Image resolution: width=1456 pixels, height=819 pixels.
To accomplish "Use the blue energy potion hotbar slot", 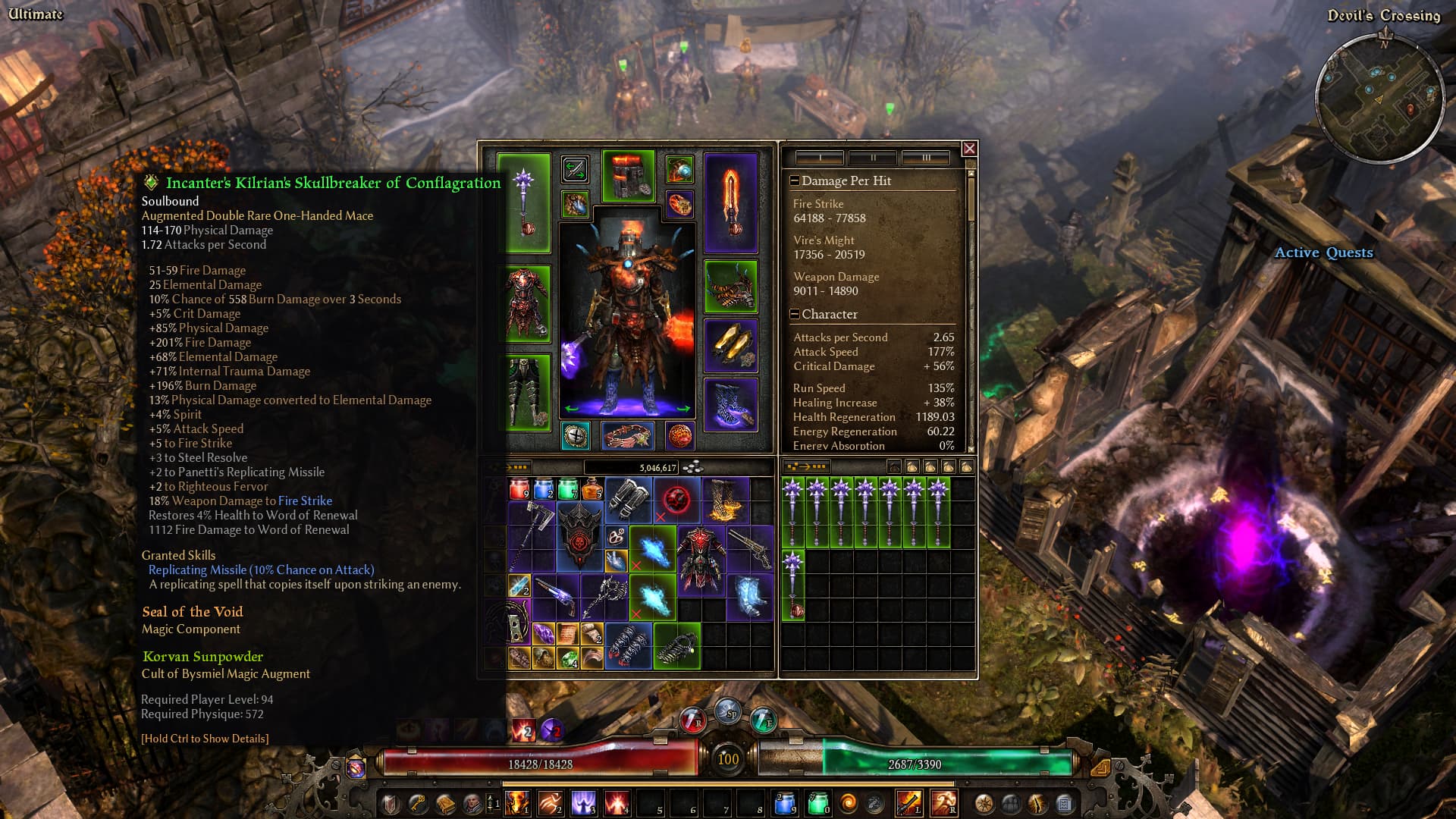I will pos(786,802).
